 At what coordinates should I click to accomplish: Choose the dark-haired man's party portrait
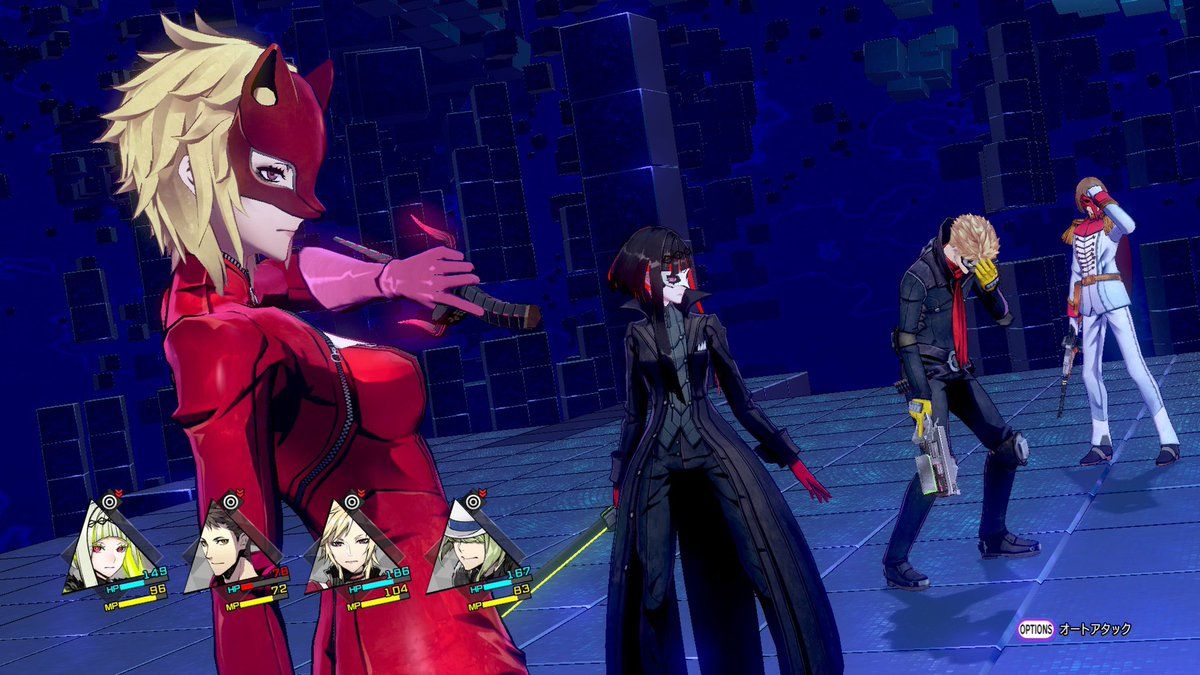pyautogui.click(x=225, y=548)
